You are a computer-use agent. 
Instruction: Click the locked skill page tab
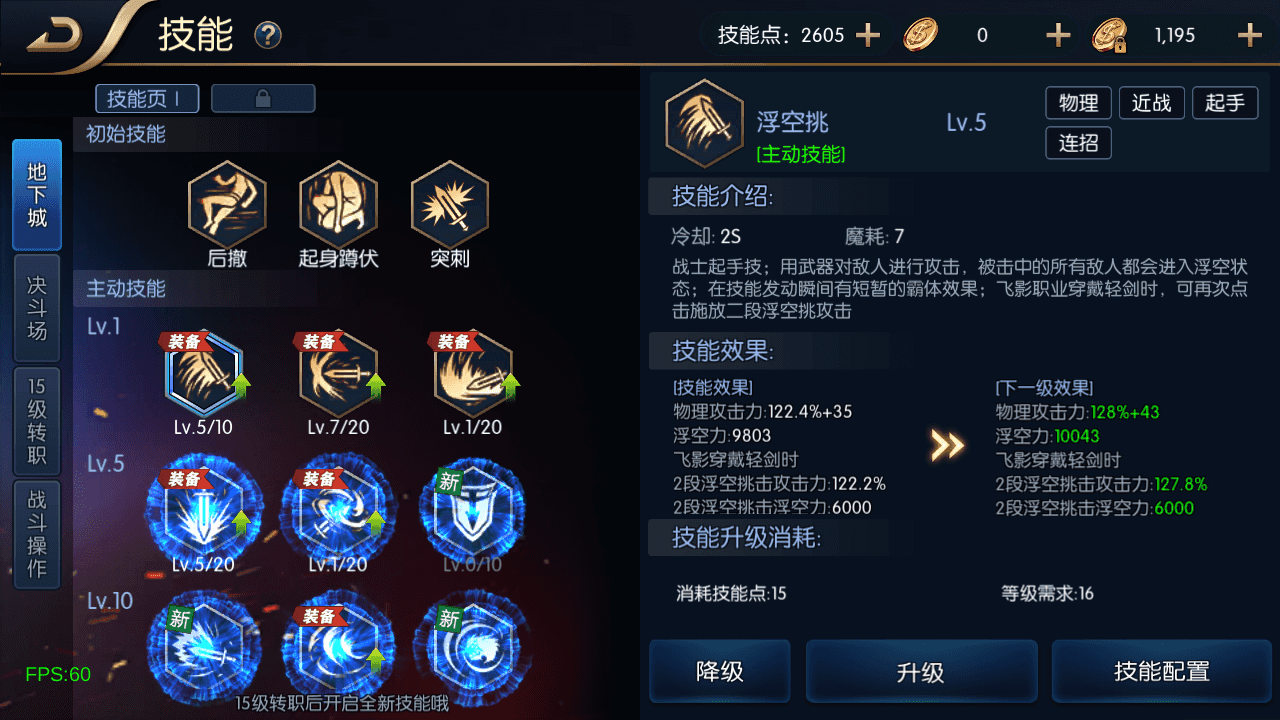pyautogui.click(x=263, y=98)
